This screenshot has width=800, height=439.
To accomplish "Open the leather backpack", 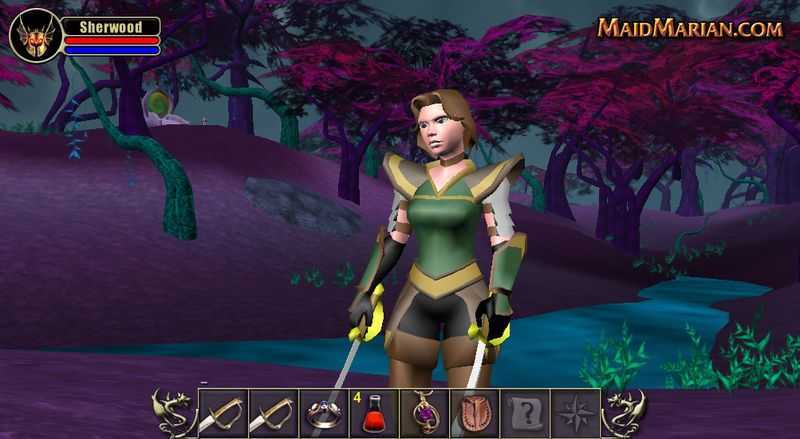I will coord(475,413).
